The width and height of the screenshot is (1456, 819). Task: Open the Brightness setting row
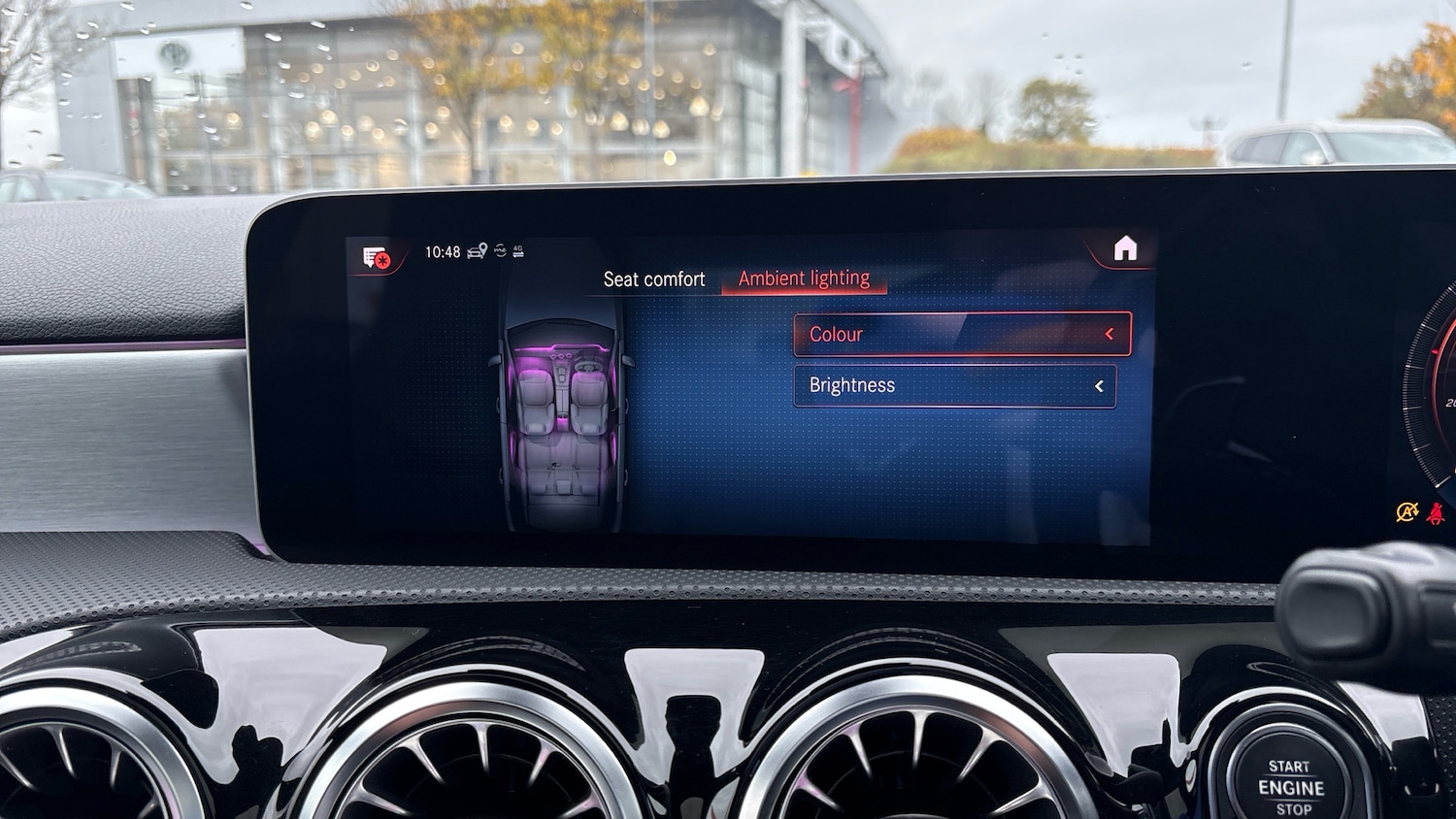click(x=954, y=386)
